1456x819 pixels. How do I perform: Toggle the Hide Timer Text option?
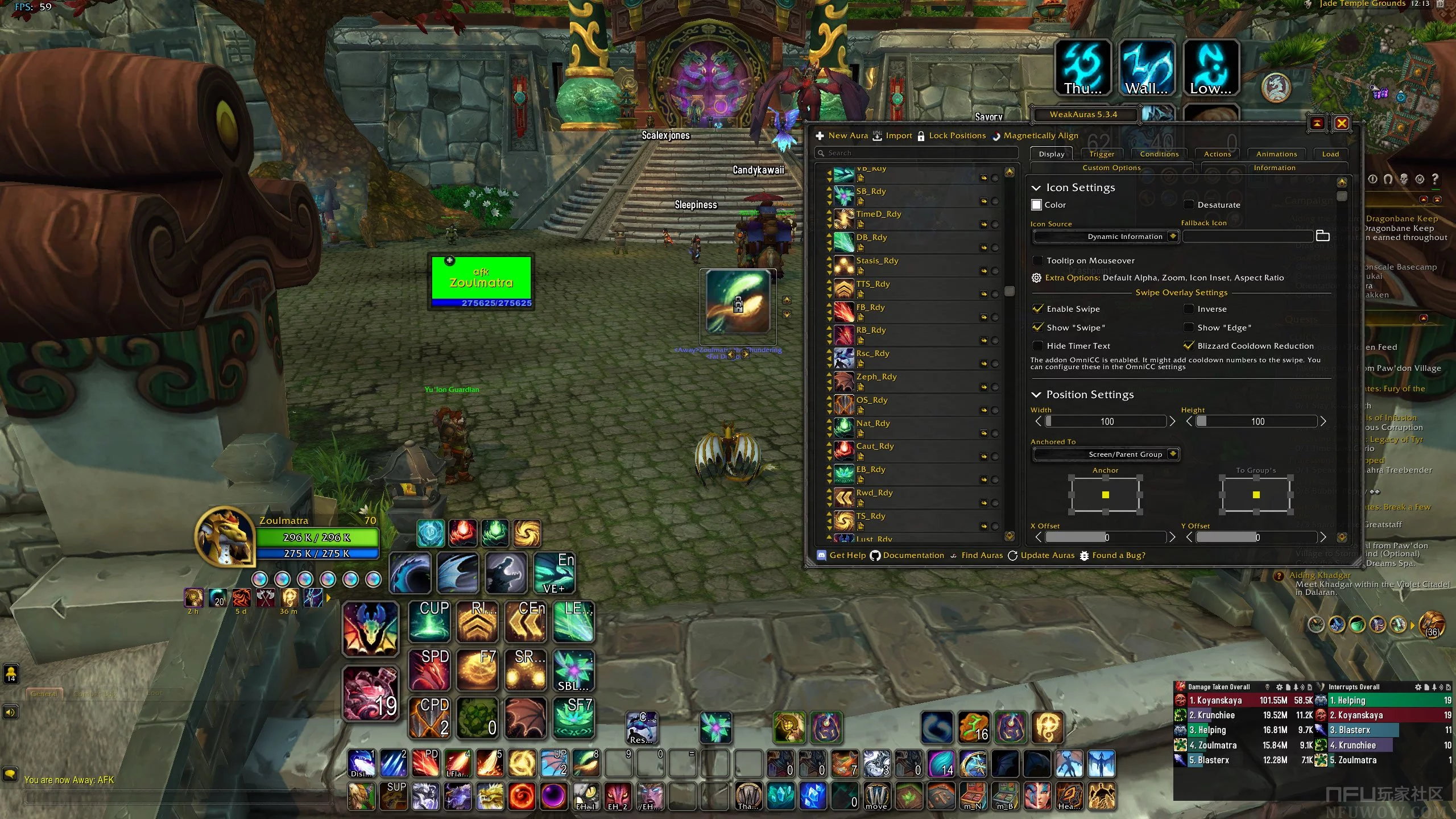click(1038, 346)
